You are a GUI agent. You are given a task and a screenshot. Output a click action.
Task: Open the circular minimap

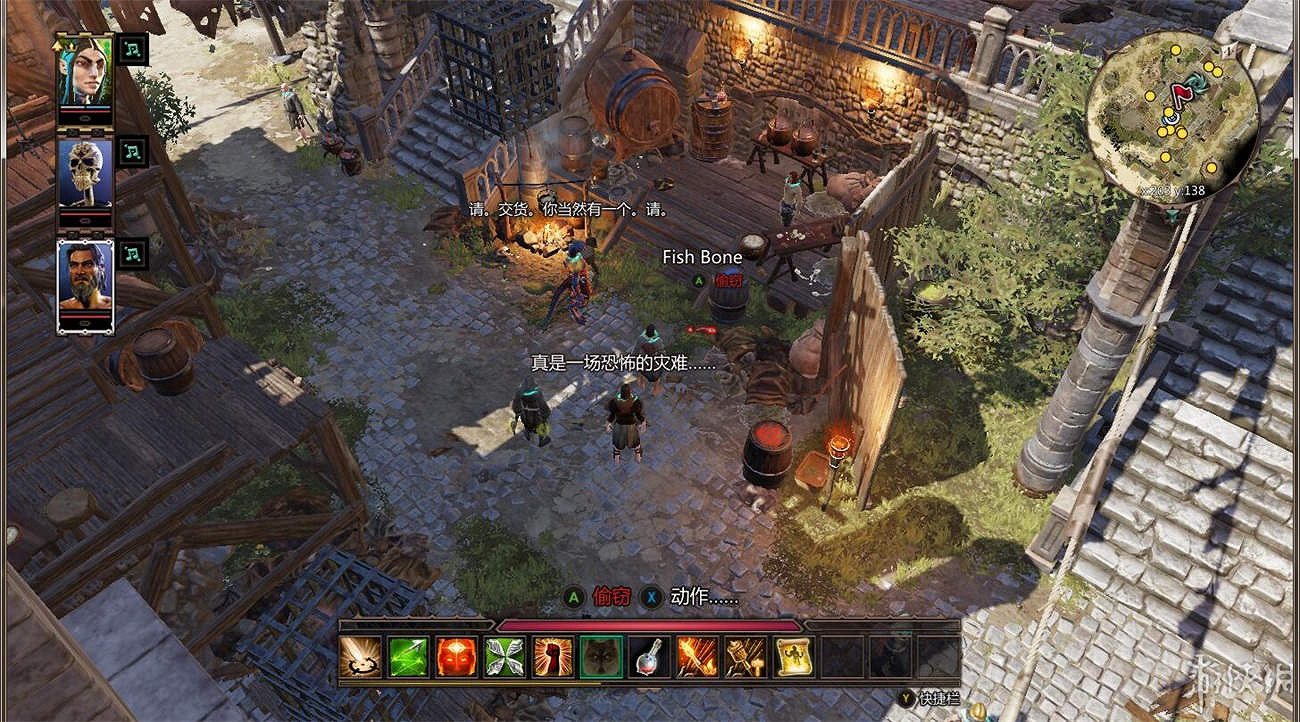(1170, 117)
